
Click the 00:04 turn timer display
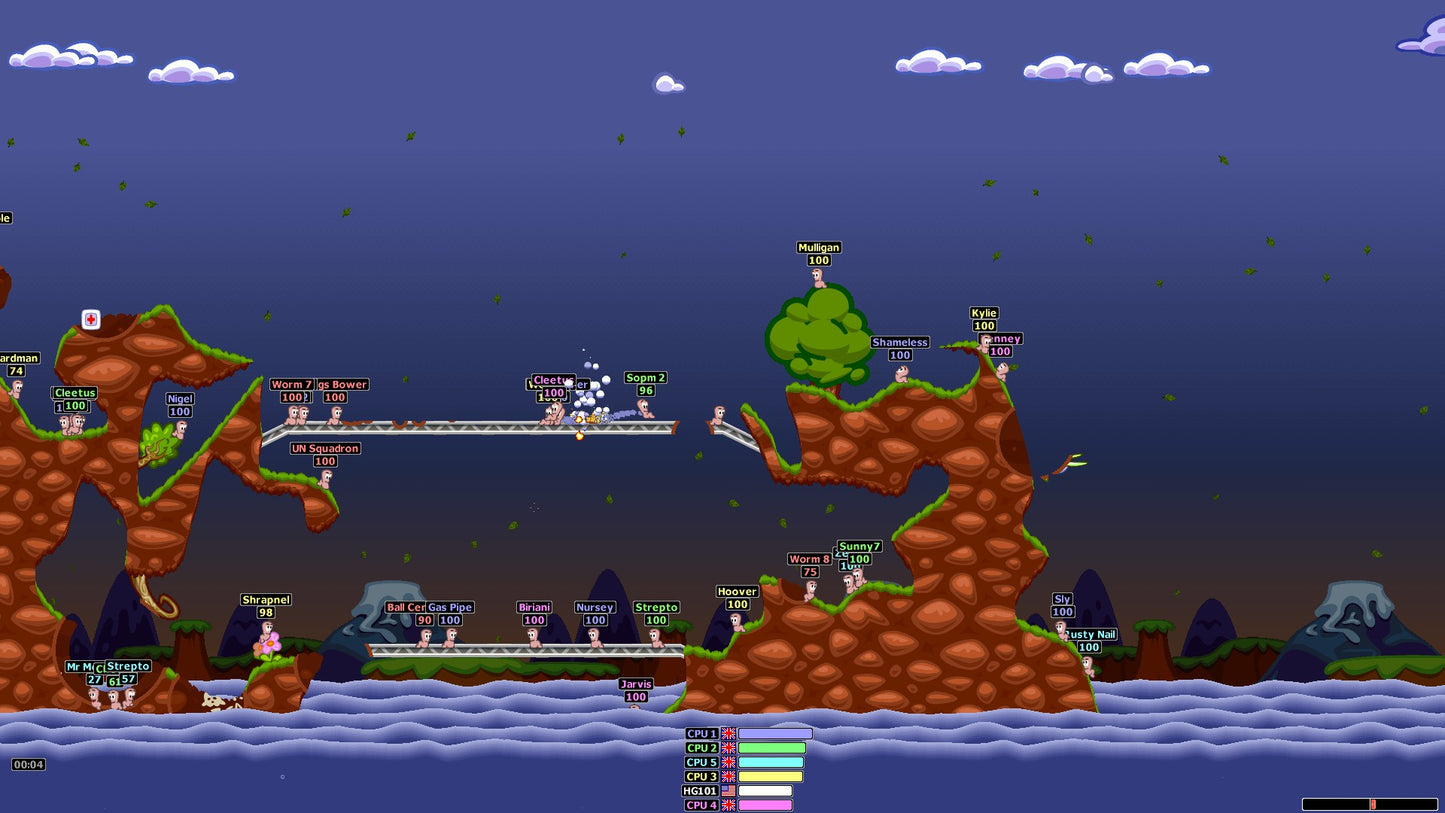pyautogui.click(x=28, y=765)
